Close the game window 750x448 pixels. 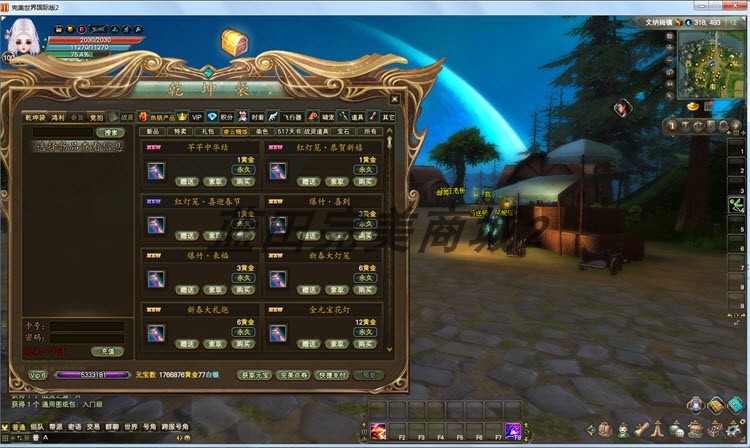[739, 6]
